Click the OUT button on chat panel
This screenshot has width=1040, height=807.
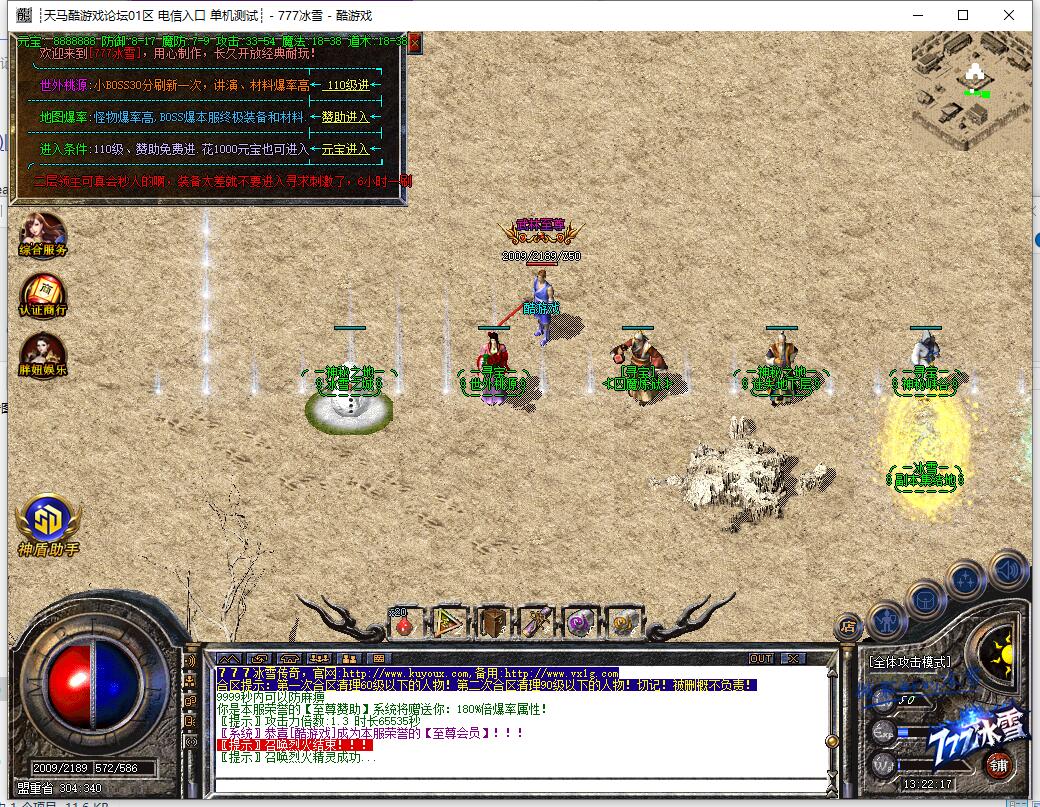761,658
